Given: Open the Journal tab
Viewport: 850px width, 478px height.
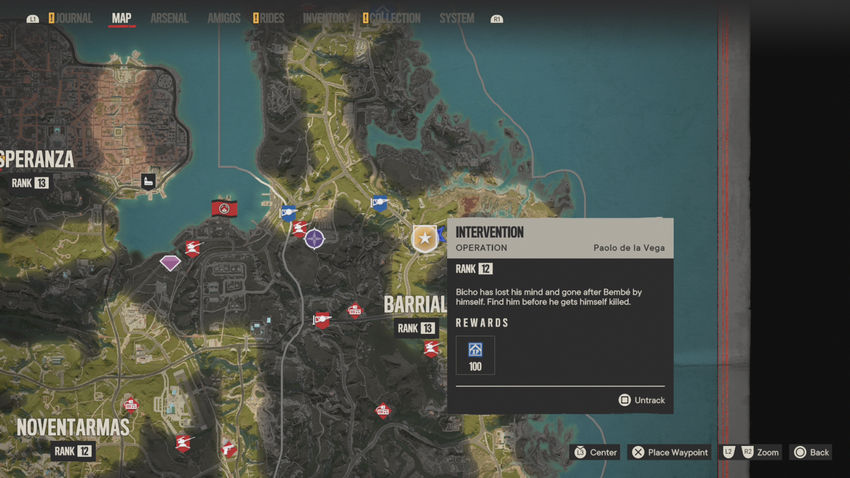Looking at the screenshot, I should (74, 18).
